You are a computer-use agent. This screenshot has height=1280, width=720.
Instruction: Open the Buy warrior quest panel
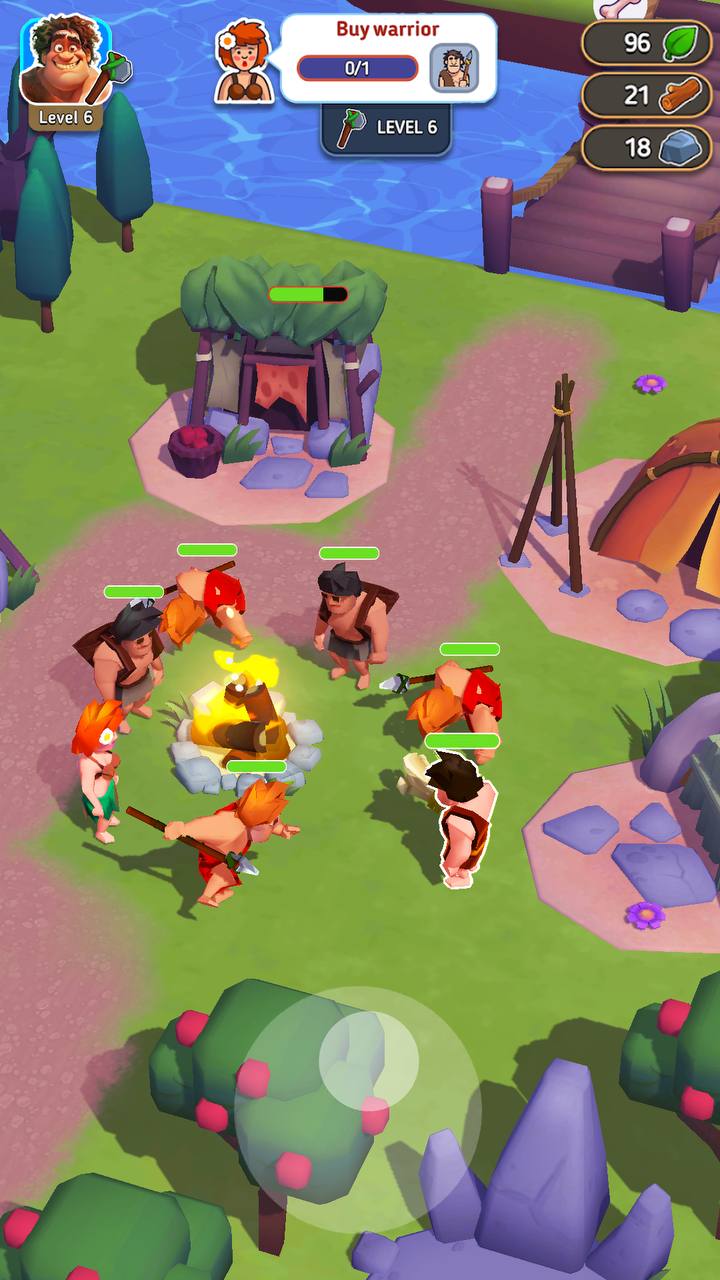click(x=388, y=58)
